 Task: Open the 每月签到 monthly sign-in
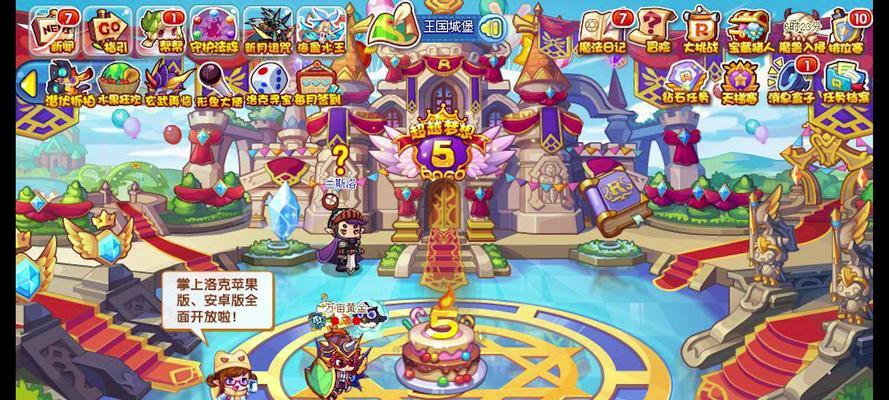point(317,79)
